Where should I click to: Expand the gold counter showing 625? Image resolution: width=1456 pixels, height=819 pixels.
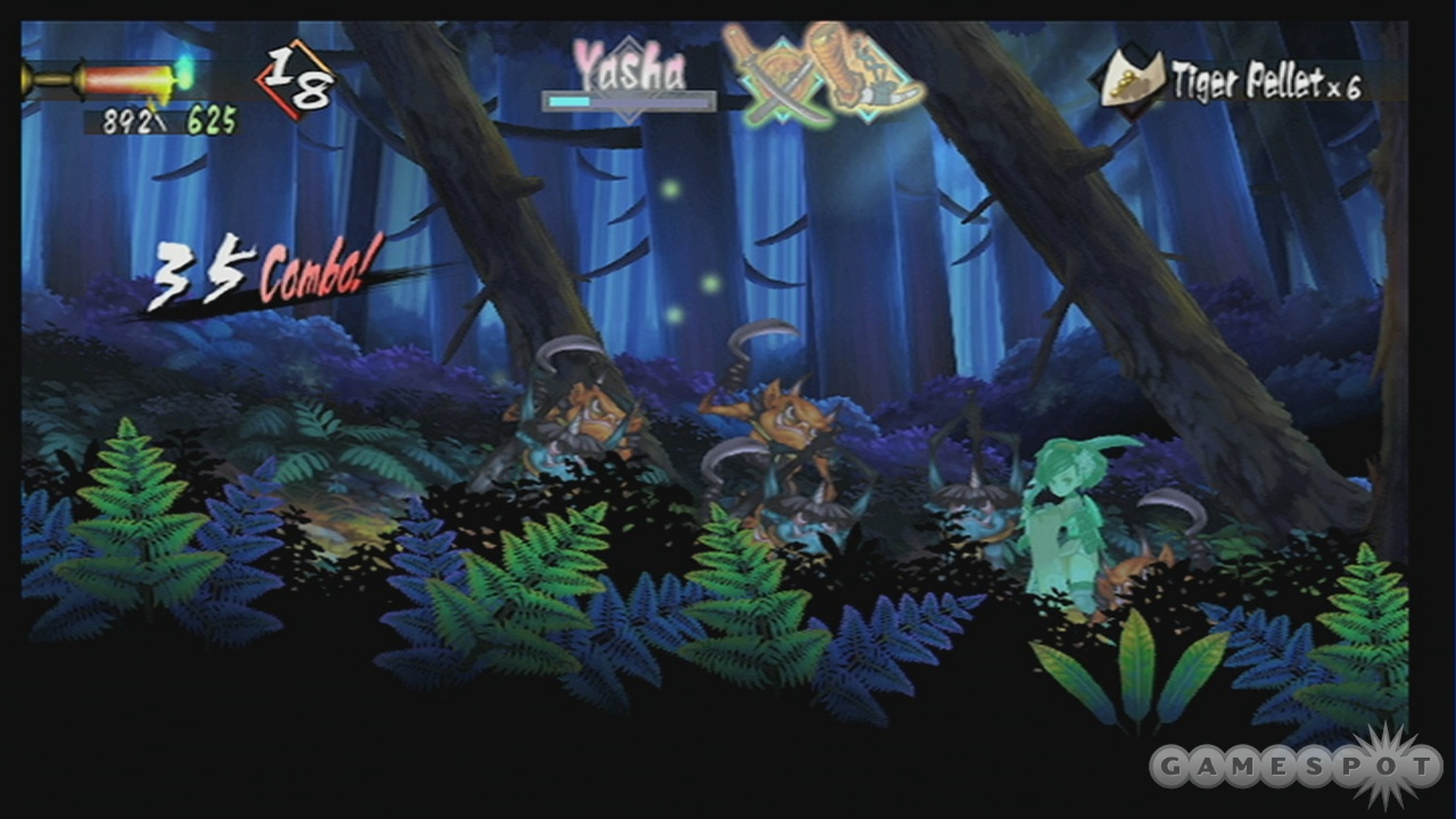click(211, 117)
